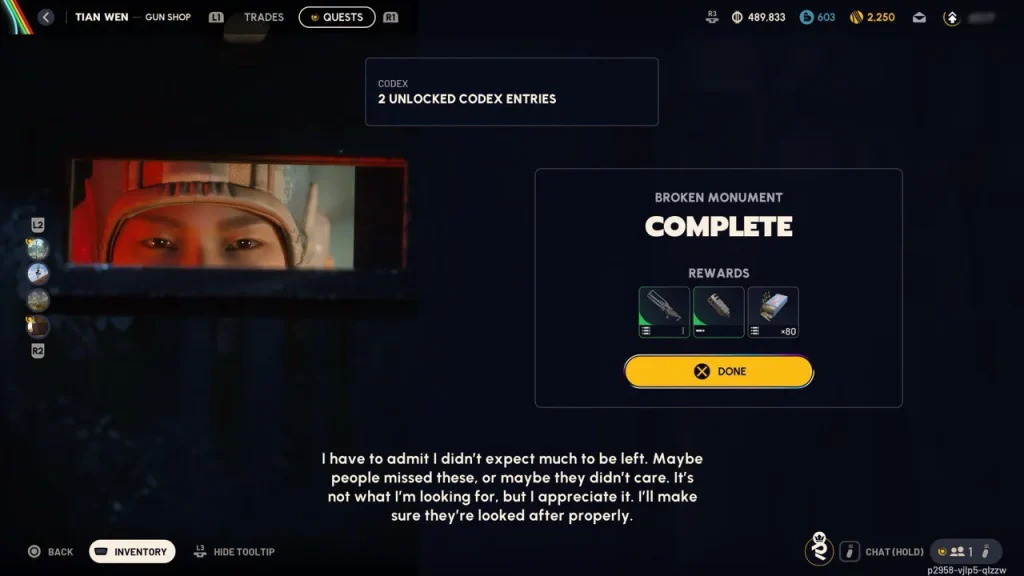Image resolution: width=1024 pixels, height=576 pixels.
Task: View the 2 unlocked Codex entries
Action: [511, 91]
